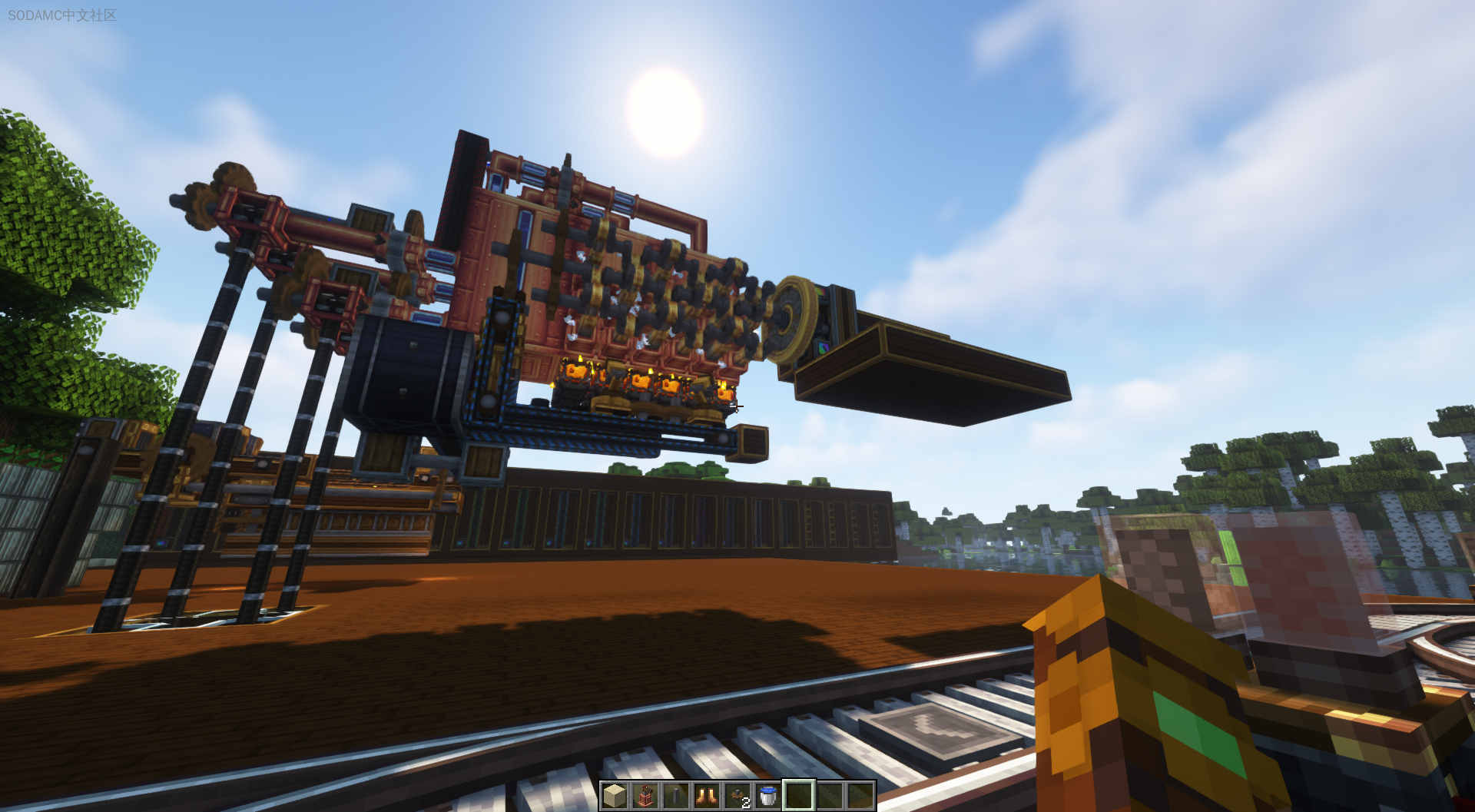Image resolution: width=1475 pixels, height=812 pixels.
Task: Select the water bucket hotbar slot
Action: coord(768,796)
